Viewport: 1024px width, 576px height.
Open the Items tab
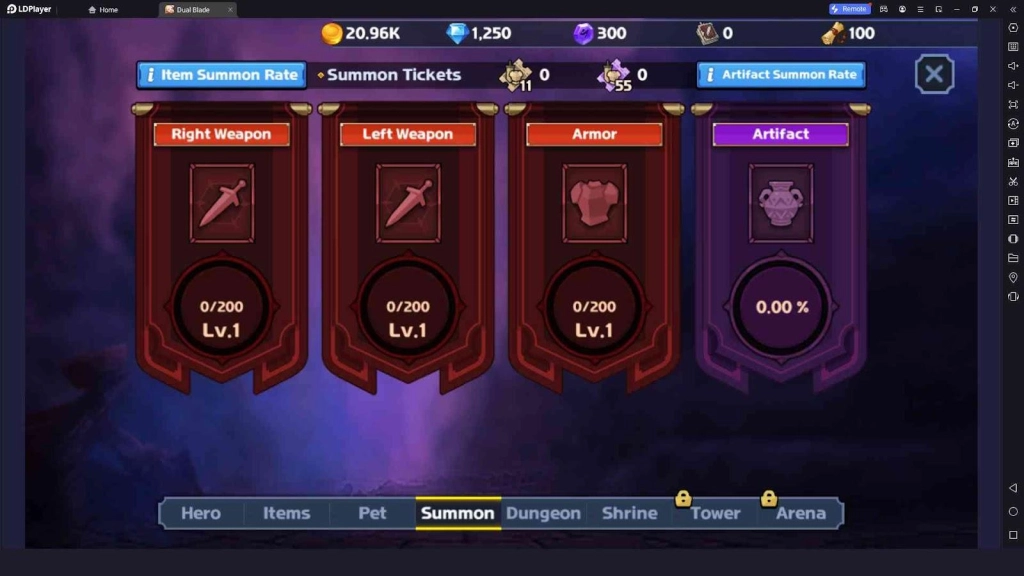(x=287, y=513)
